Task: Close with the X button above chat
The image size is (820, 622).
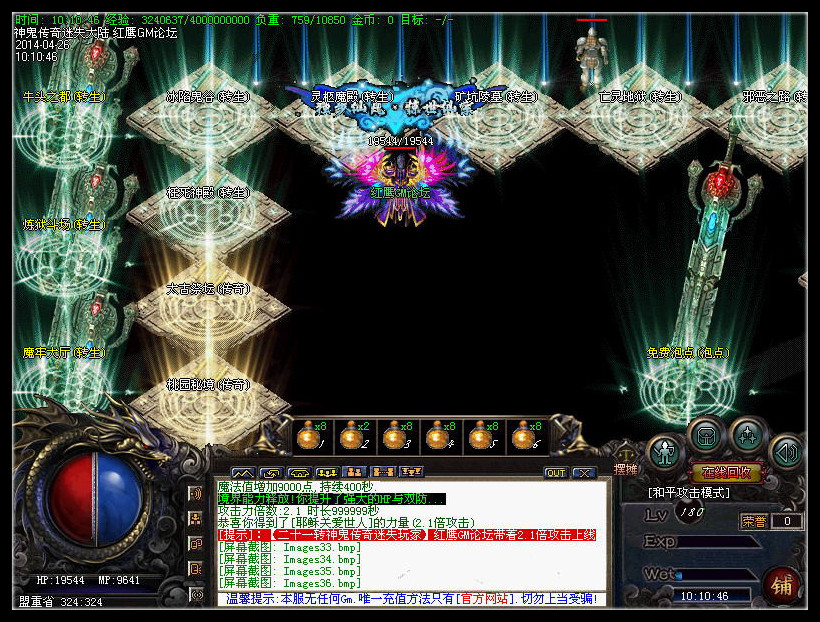Action: pyautogui.click(x=583, y=473)
